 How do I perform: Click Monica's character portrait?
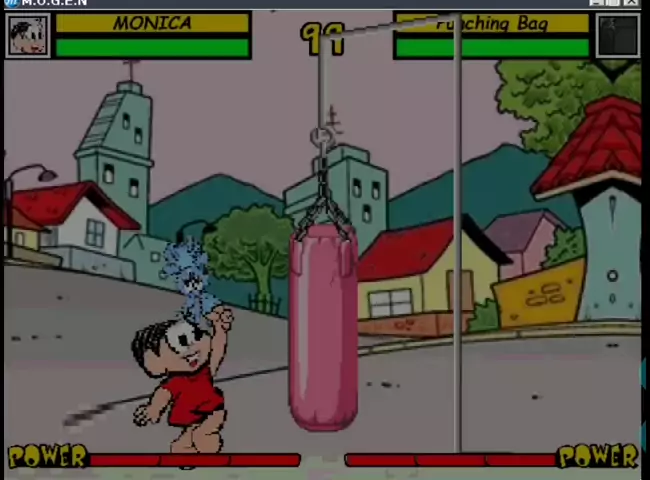pyautogui.click(x=27, y=36)
